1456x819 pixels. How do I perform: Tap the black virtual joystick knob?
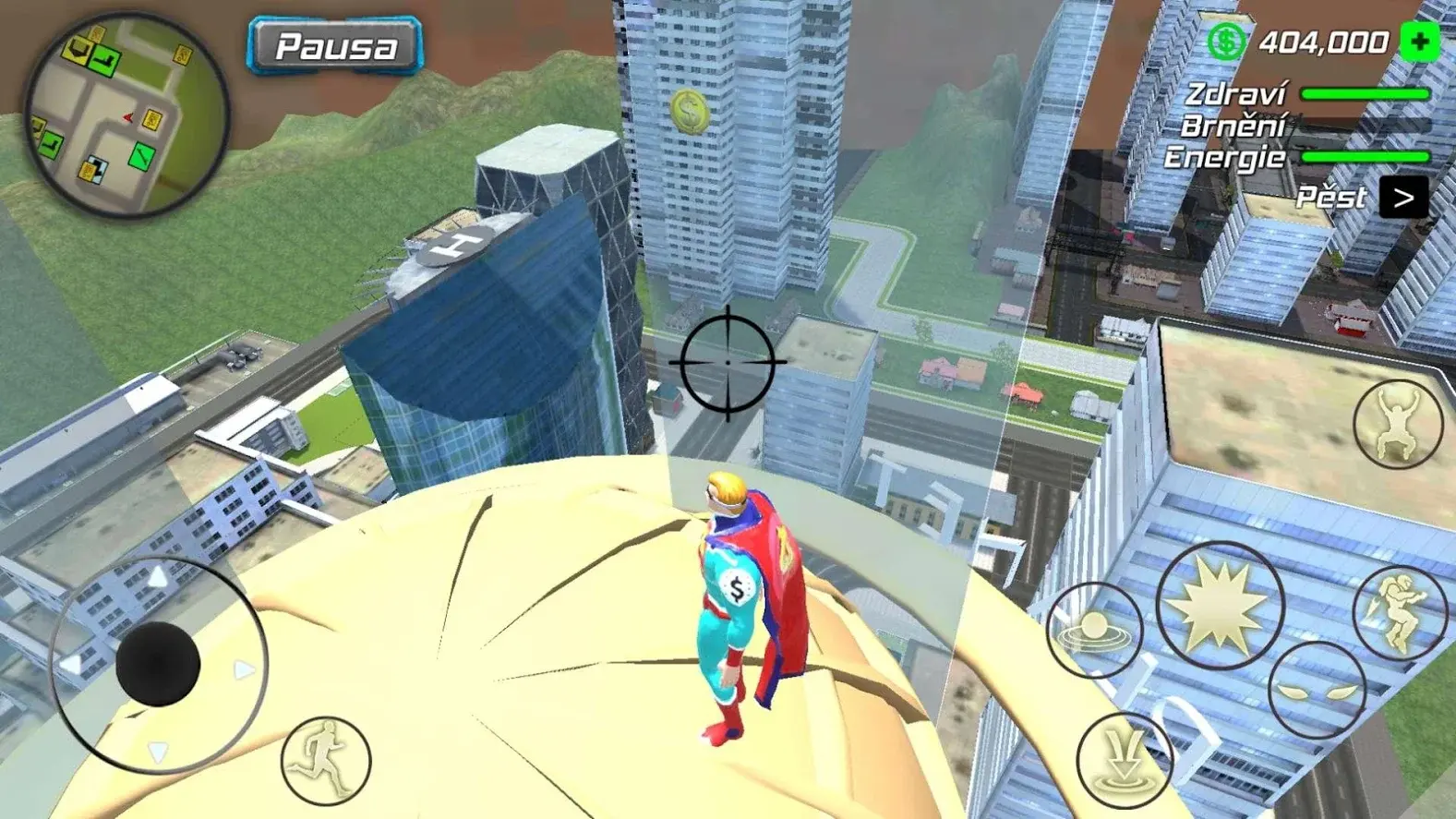coord(158,664)
